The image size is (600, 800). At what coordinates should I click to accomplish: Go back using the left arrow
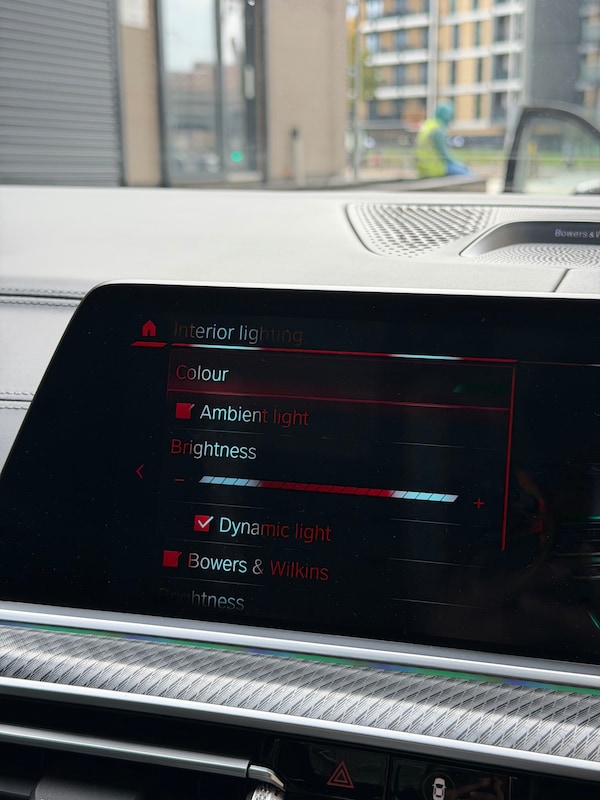(140, 471)
